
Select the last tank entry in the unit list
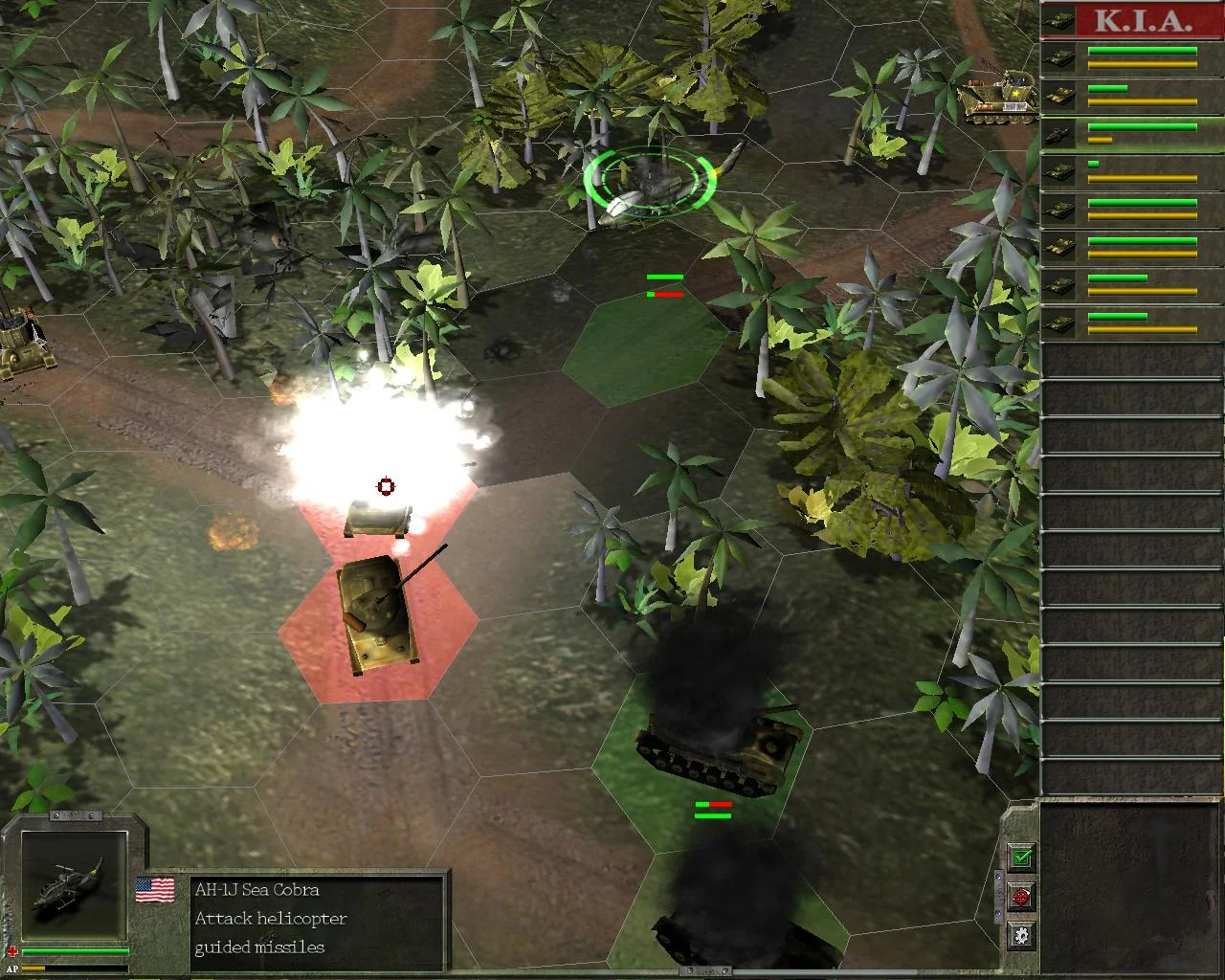(1059, 325)
